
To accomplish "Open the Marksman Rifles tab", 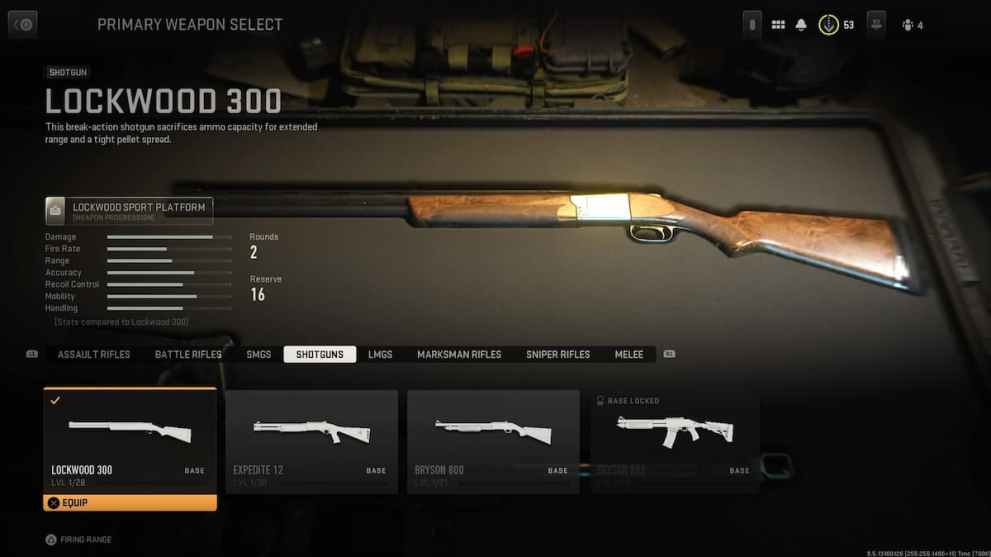I will (459, 355).
